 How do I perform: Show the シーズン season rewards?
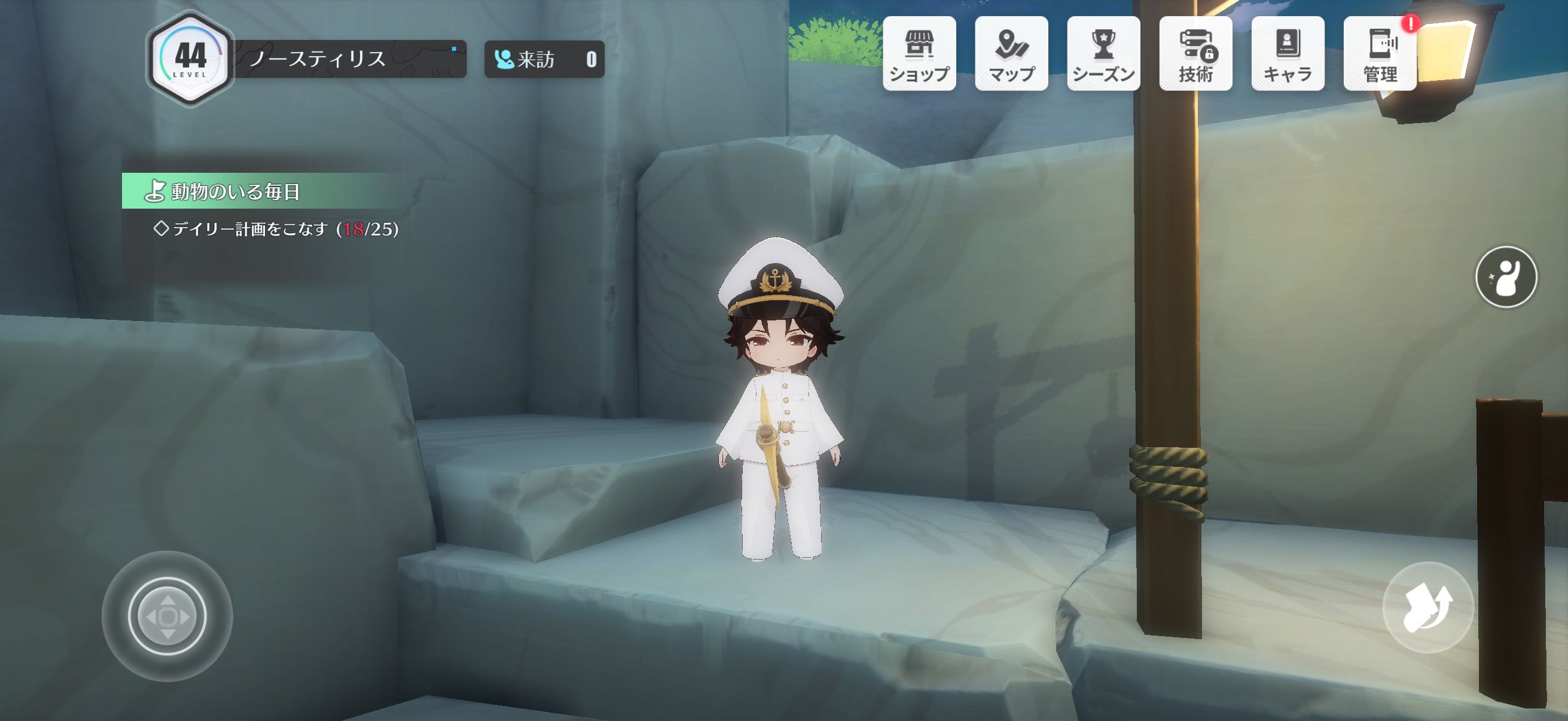click(1103, 54)
